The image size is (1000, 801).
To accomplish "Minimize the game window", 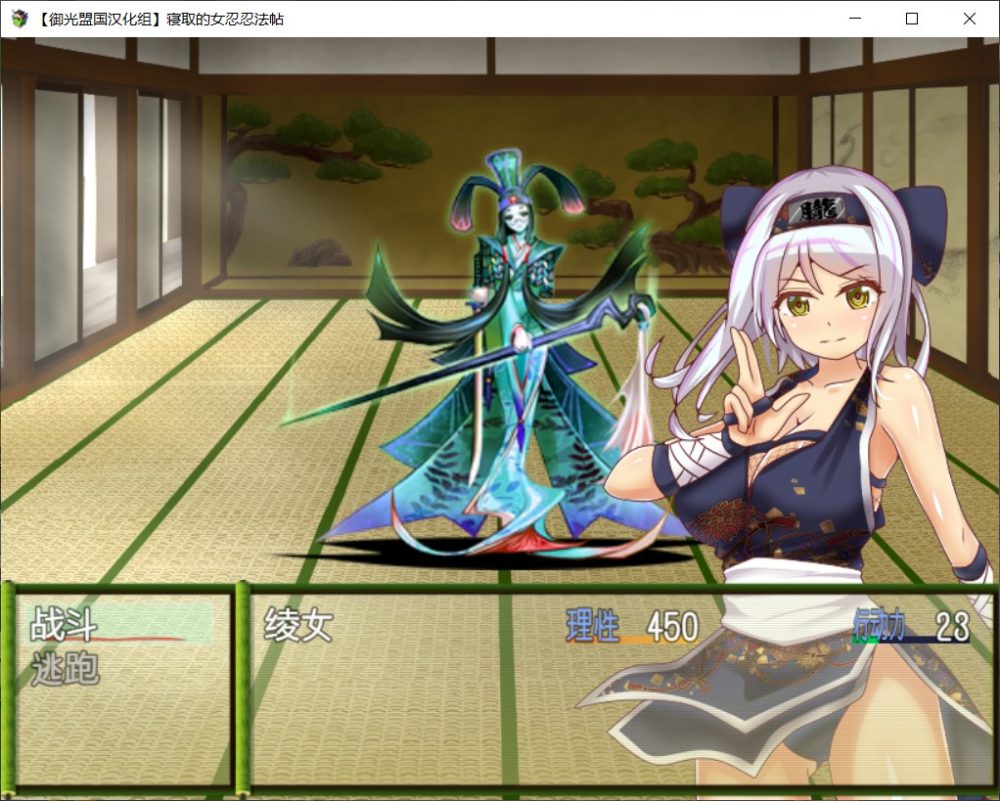I will point(854,18).
